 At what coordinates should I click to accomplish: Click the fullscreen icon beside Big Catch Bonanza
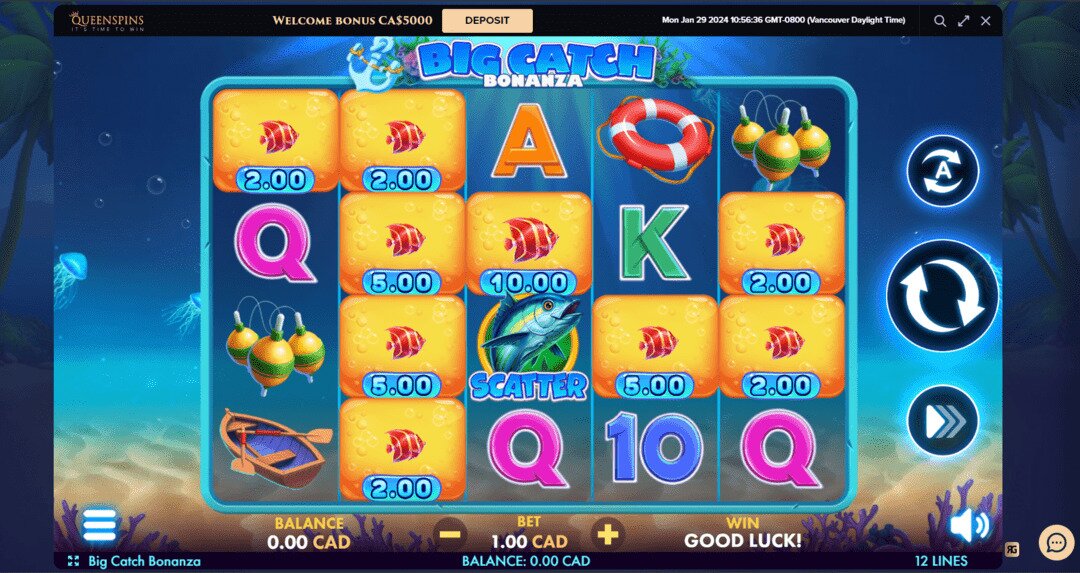(73, 562)
